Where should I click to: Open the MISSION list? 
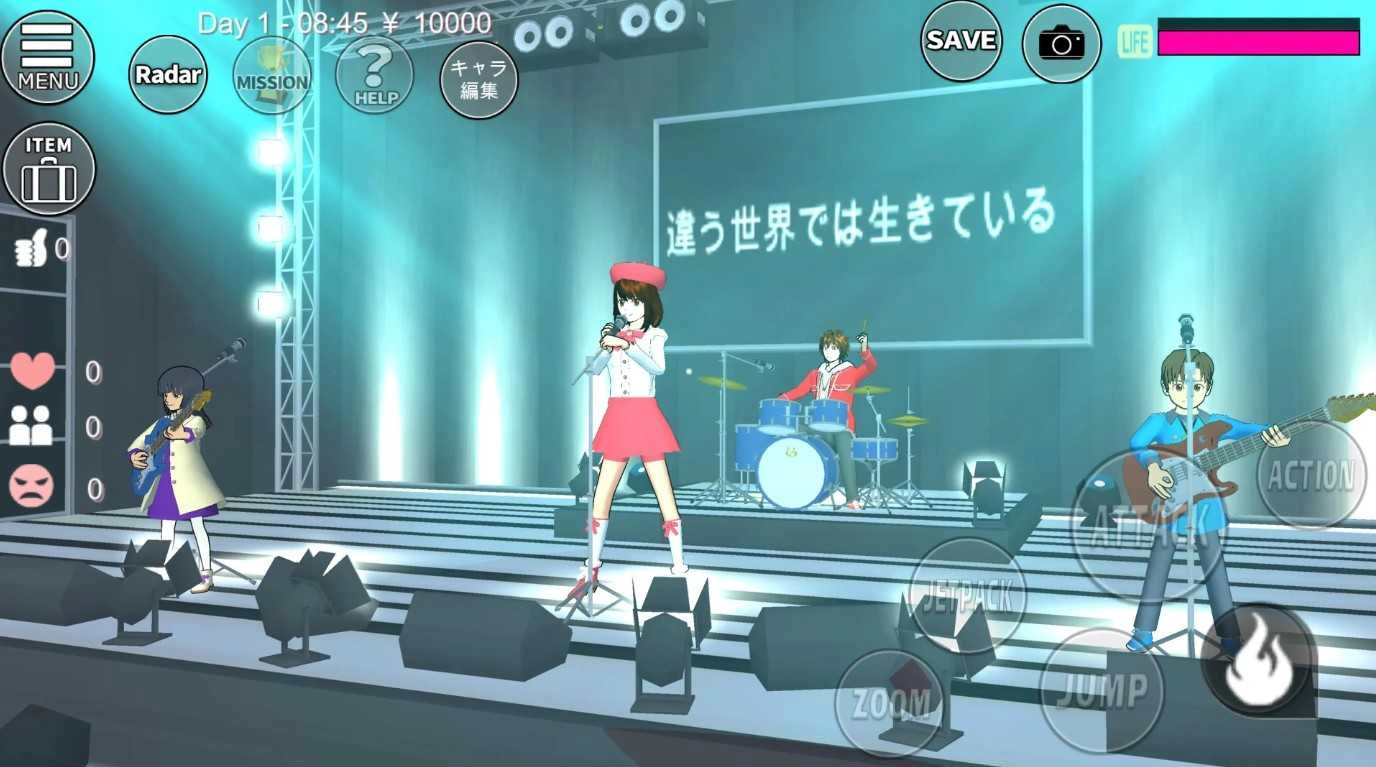point(271,76)
